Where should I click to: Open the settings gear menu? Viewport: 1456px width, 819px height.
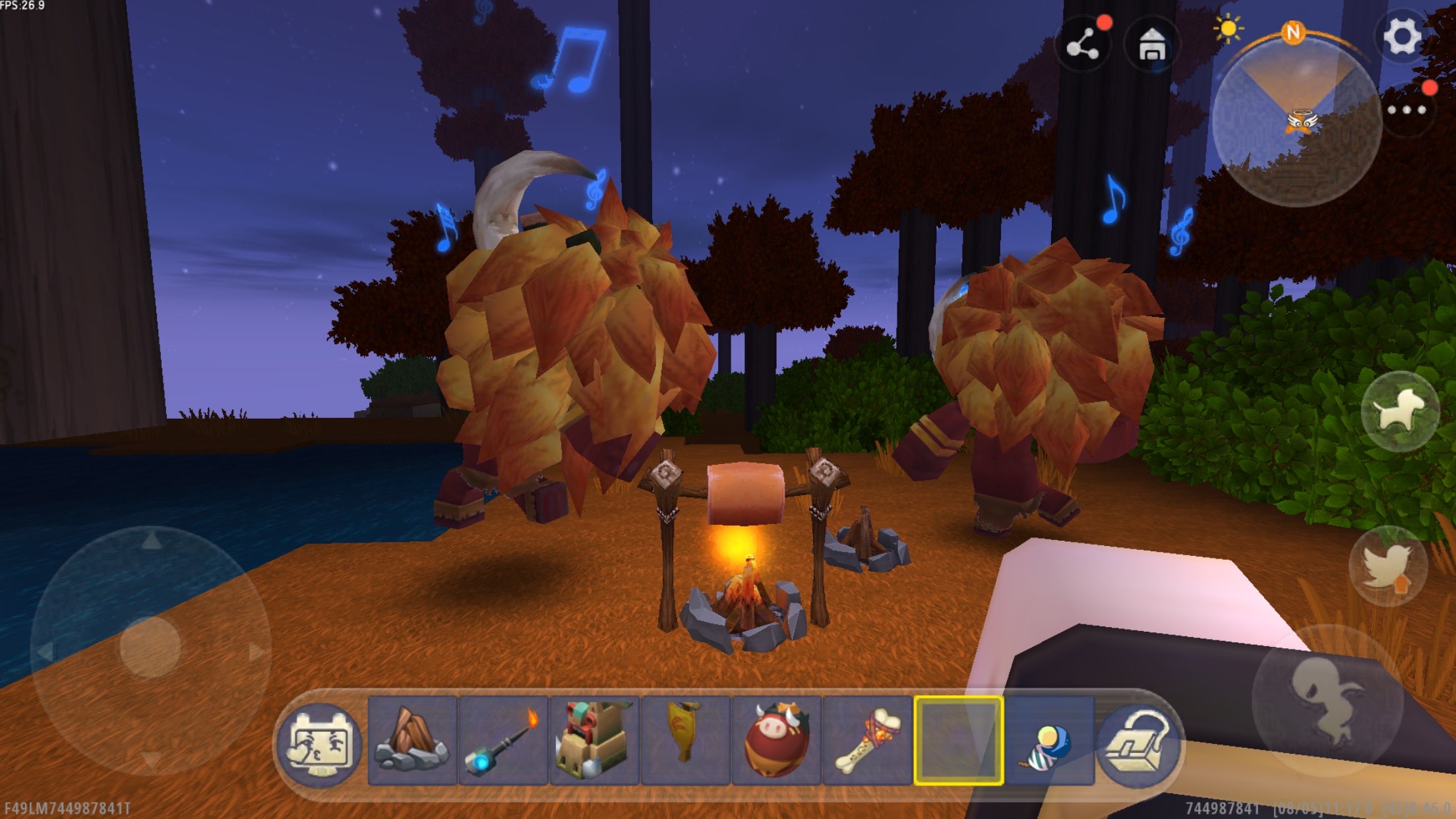pos(1401,36)
